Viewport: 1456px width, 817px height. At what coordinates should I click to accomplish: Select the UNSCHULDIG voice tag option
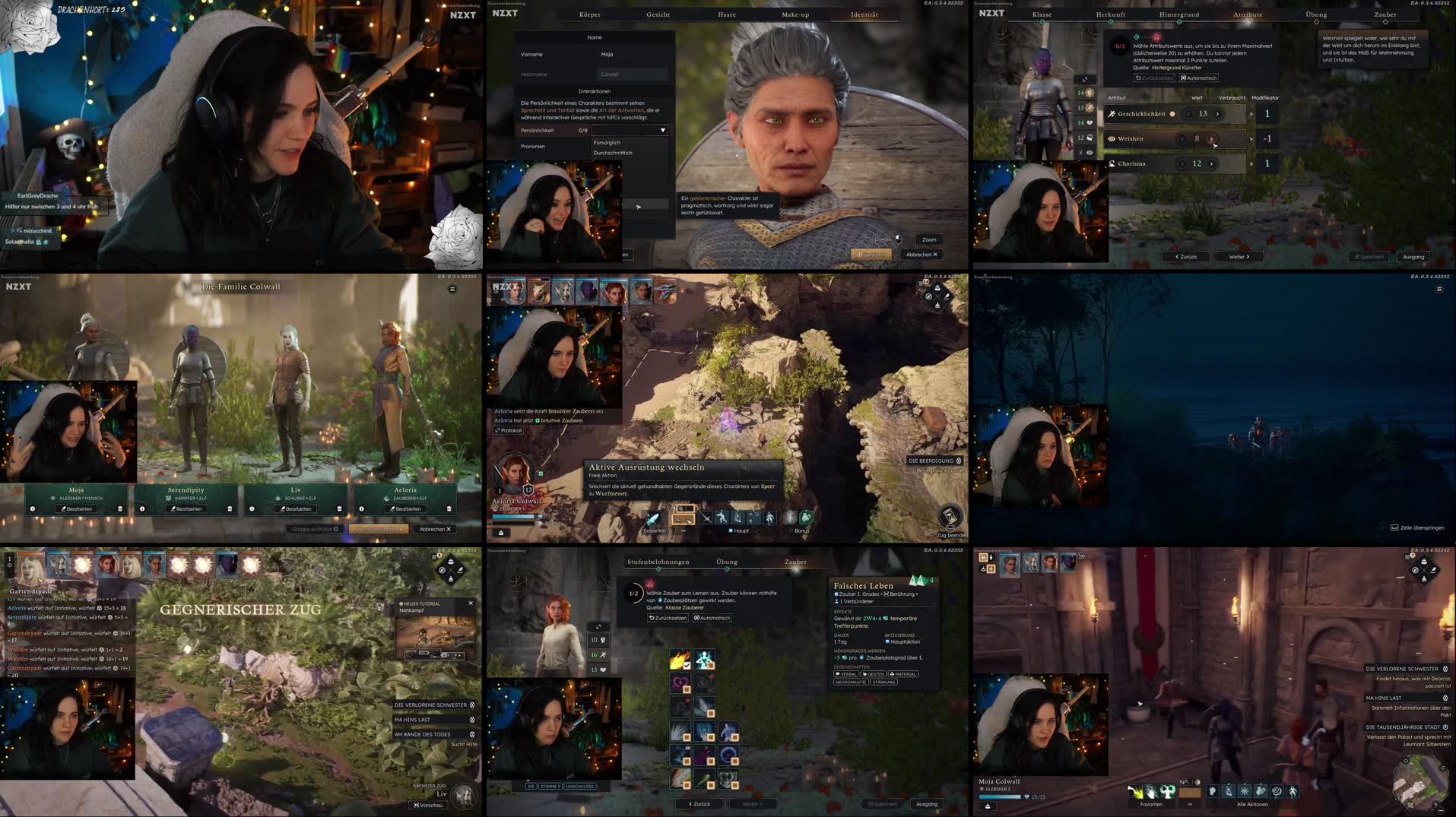582,786
